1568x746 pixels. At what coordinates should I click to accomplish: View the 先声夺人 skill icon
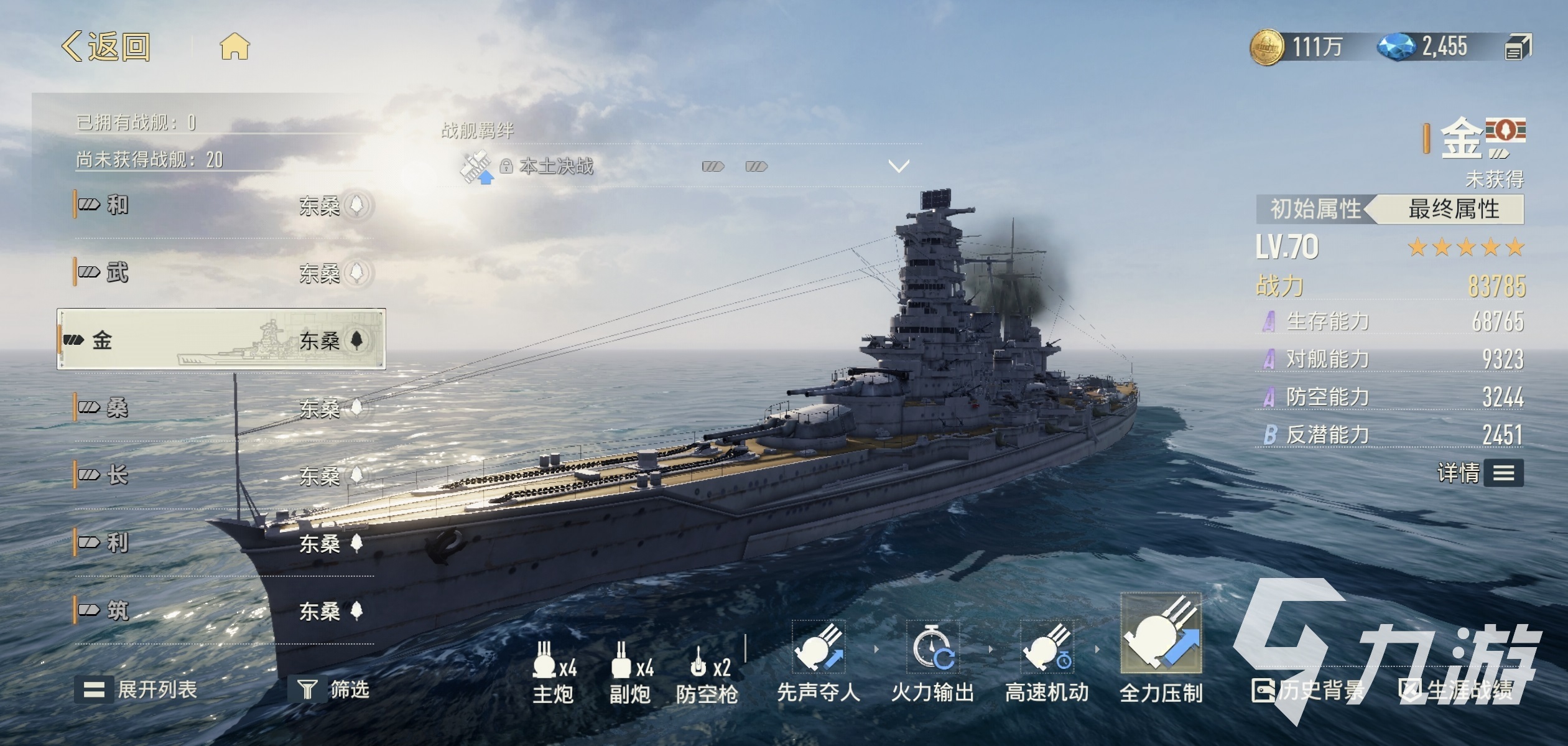point(819,648)
